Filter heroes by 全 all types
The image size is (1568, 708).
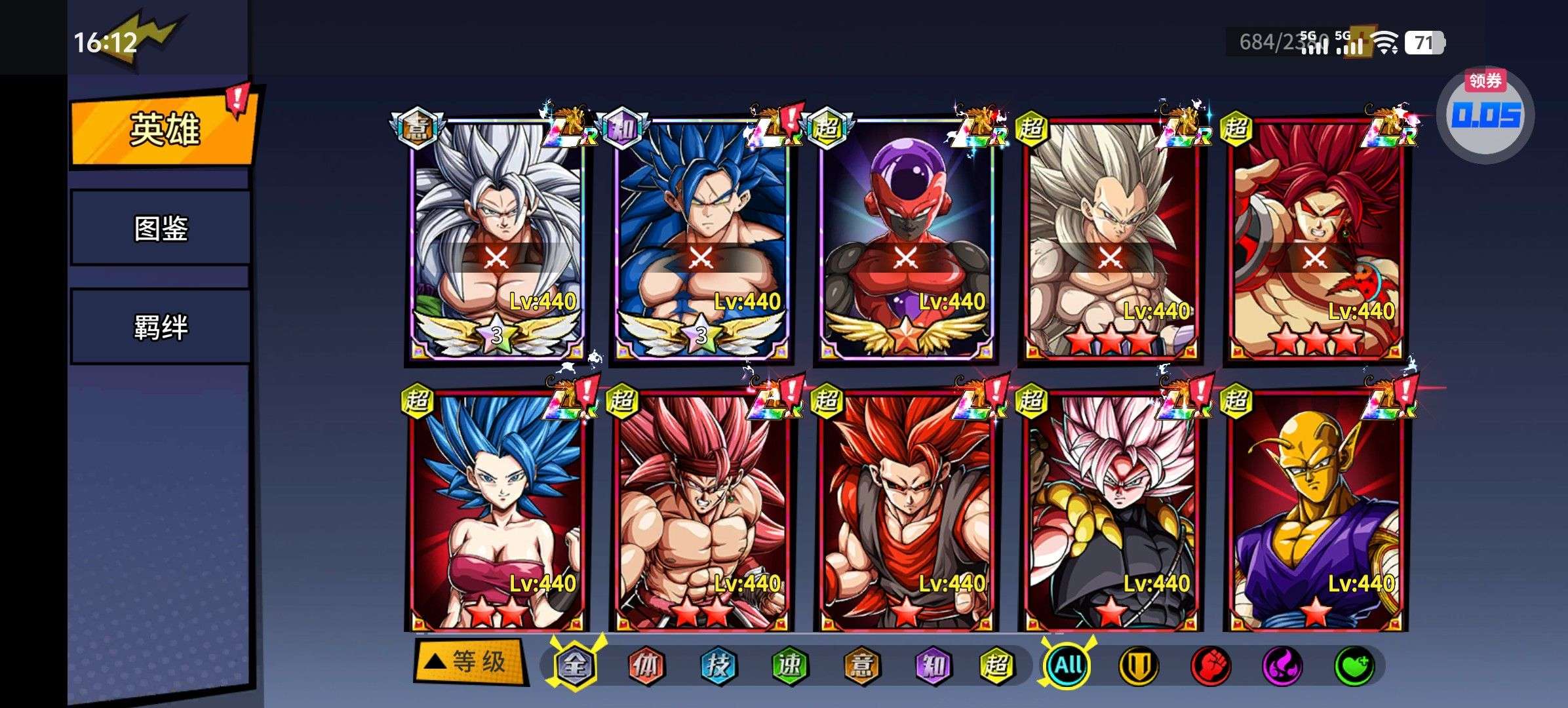575,665
